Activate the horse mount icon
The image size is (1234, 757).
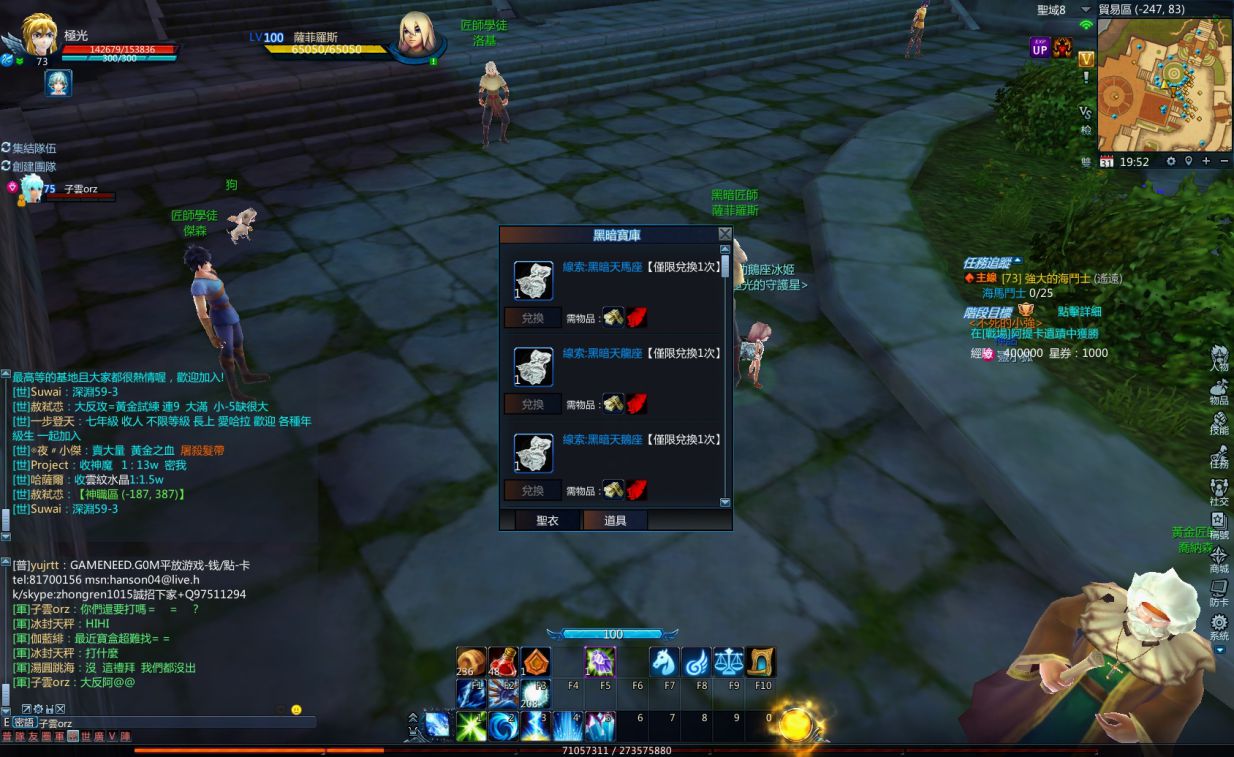click(x=664, y=661)
